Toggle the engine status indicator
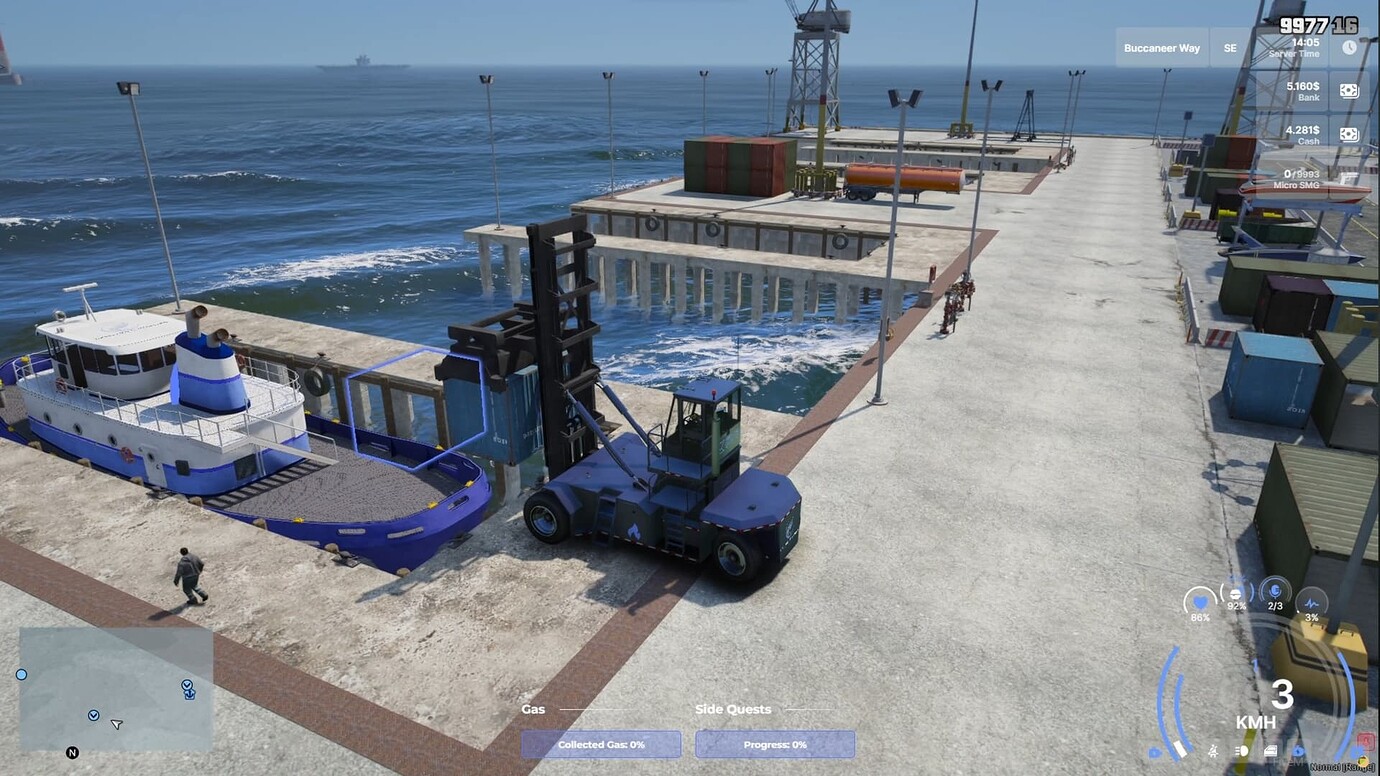Viewport: 1380px width, 776px height. click(1271, 751)
